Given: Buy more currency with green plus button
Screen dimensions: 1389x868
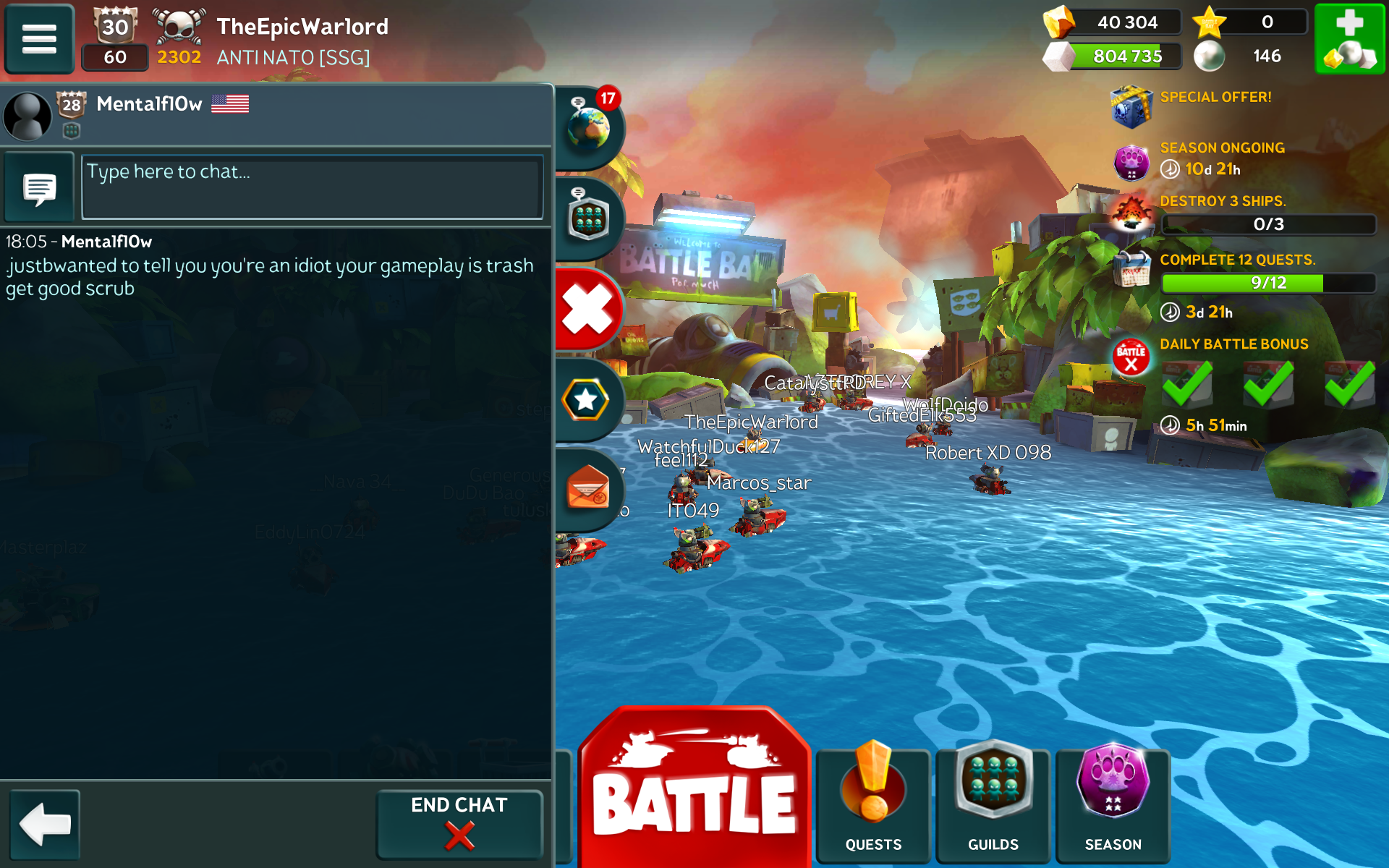Looking at the screenshot, I should (x=1349, y=39).
